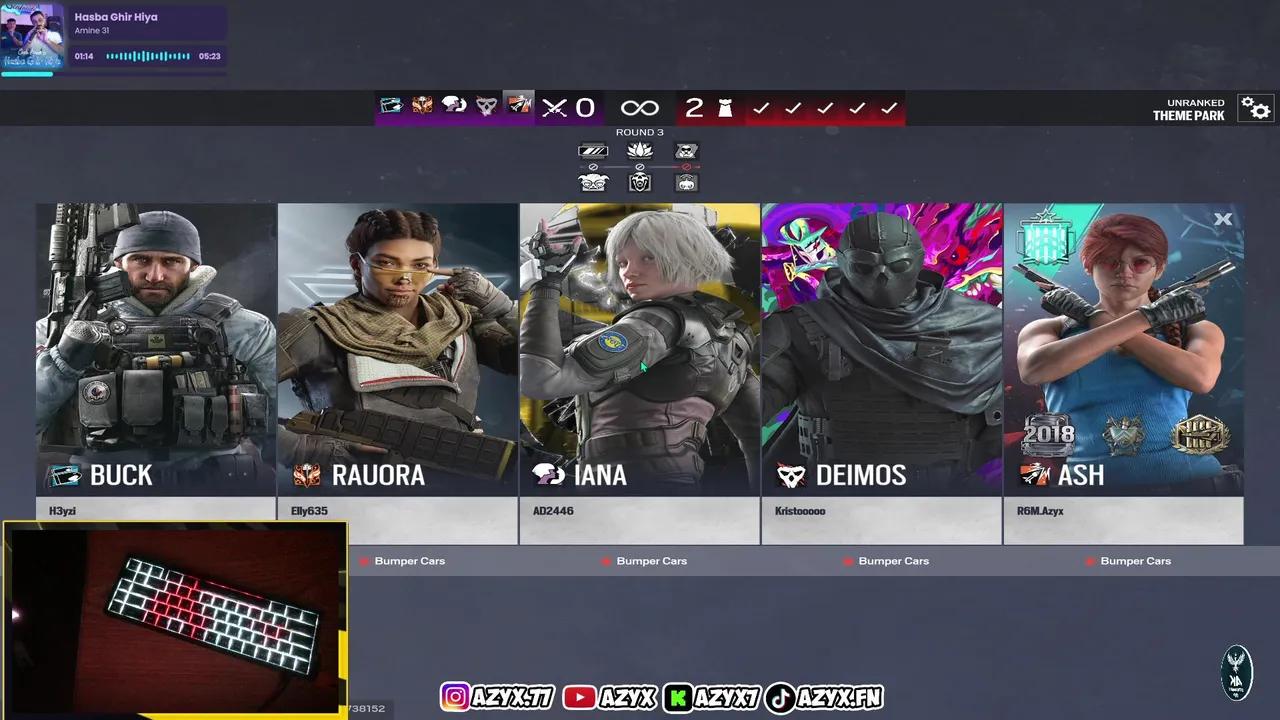1280x720 pixels.
Task: Toggle the first ready checkmark in the top bar
Action: (761, 107)
